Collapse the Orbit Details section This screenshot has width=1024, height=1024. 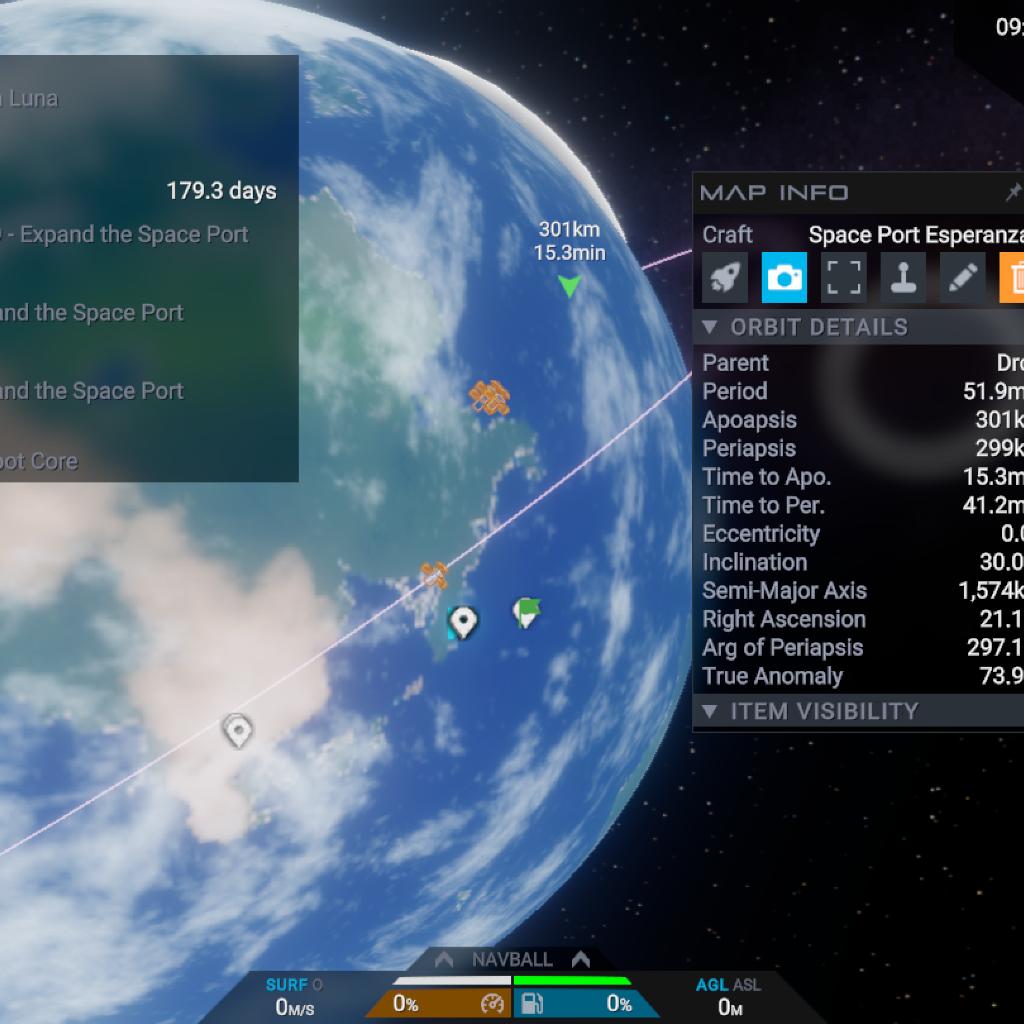click(x=710, y=327)
